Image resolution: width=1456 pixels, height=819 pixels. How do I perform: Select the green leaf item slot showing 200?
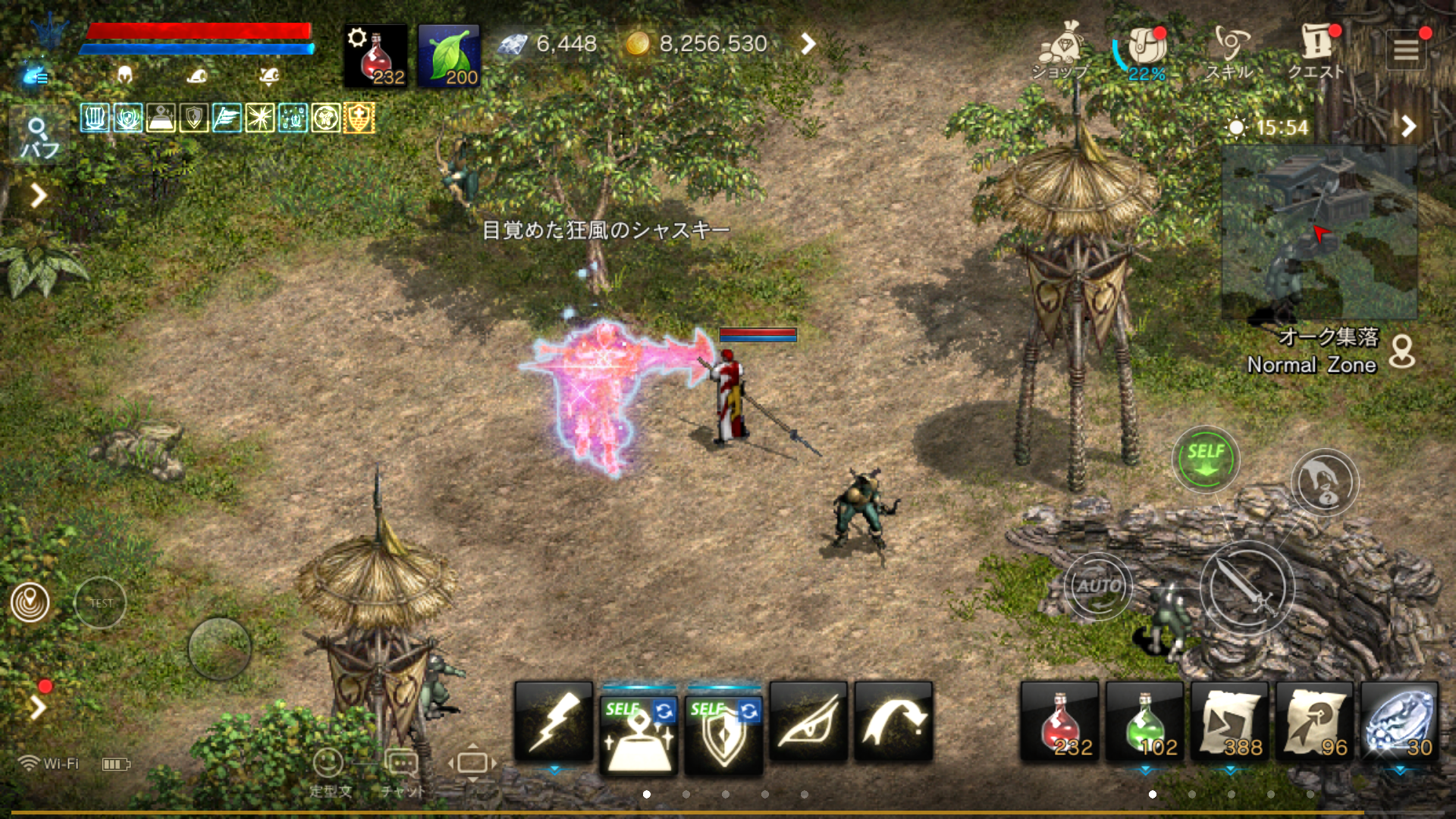(449, 56)
